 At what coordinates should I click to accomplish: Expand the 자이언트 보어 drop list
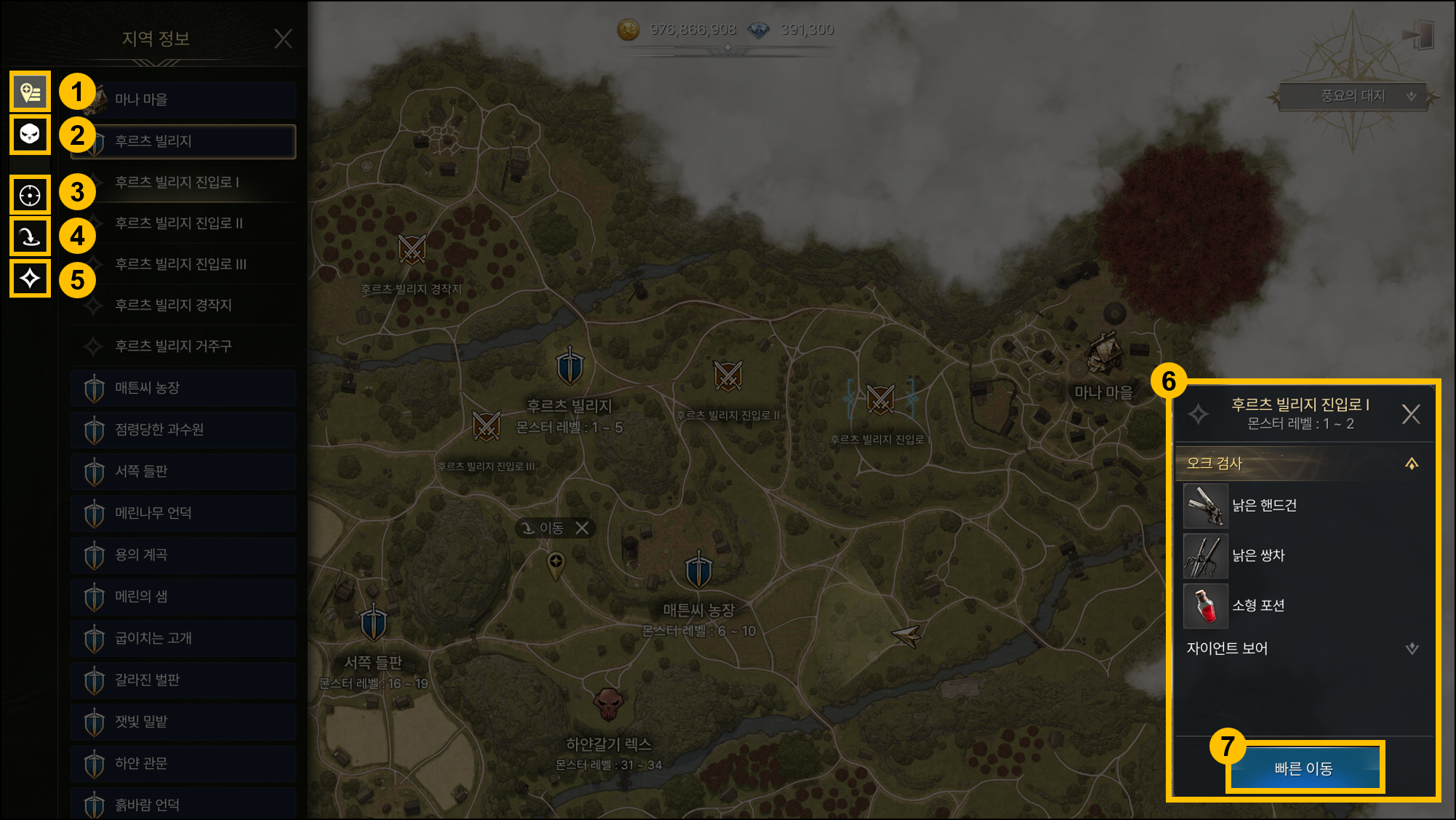[x=1412, y=648]
